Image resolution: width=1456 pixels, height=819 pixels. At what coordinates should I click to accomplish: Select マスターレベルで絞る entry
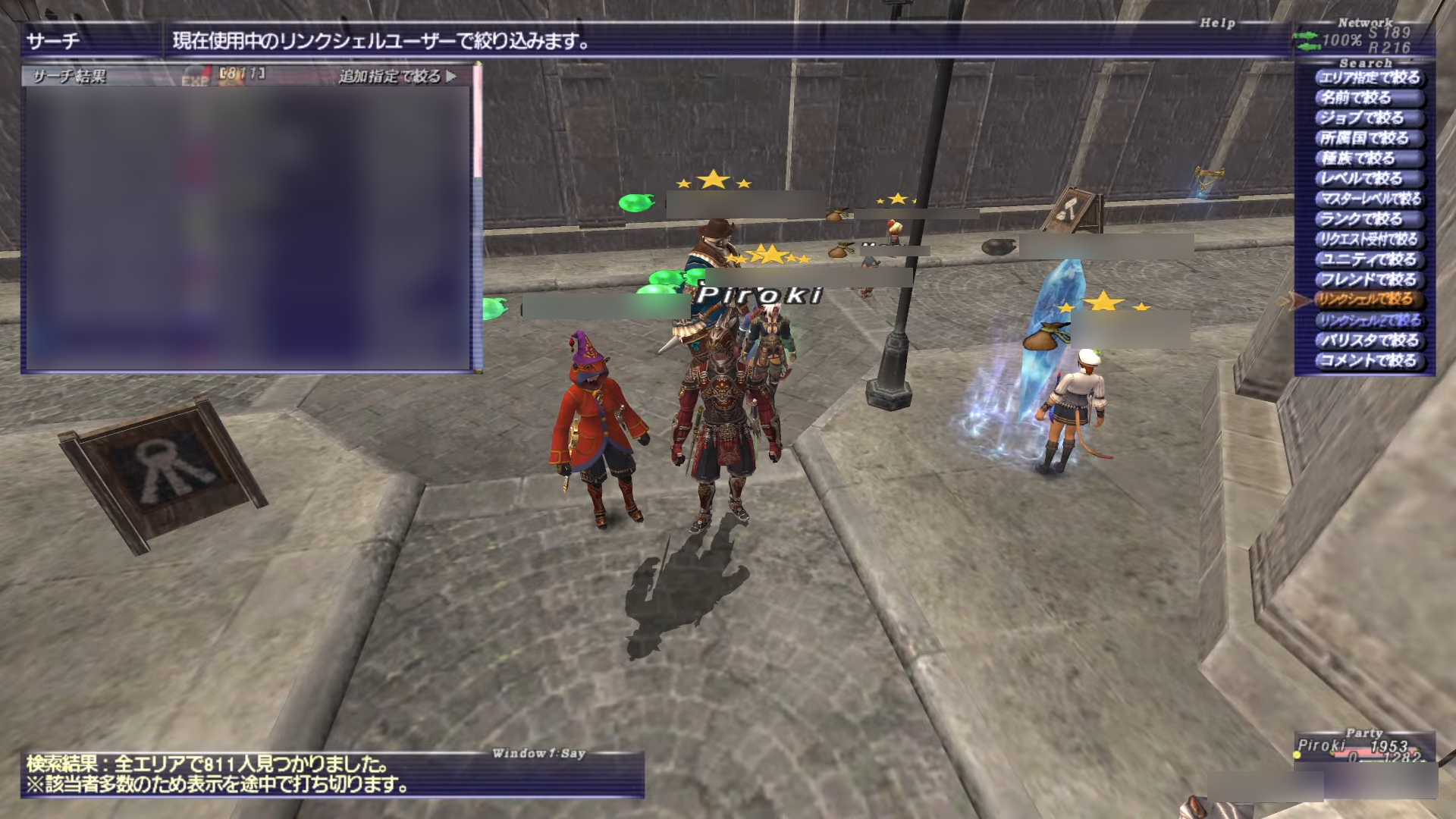click(x=1370, y=199)
